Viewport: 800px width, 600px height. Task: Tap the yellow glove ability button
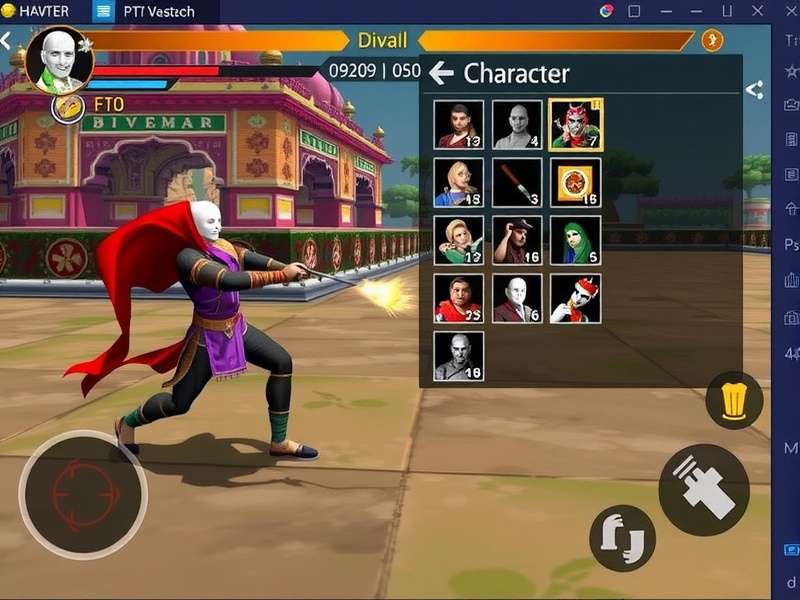[x=734, y=401]
